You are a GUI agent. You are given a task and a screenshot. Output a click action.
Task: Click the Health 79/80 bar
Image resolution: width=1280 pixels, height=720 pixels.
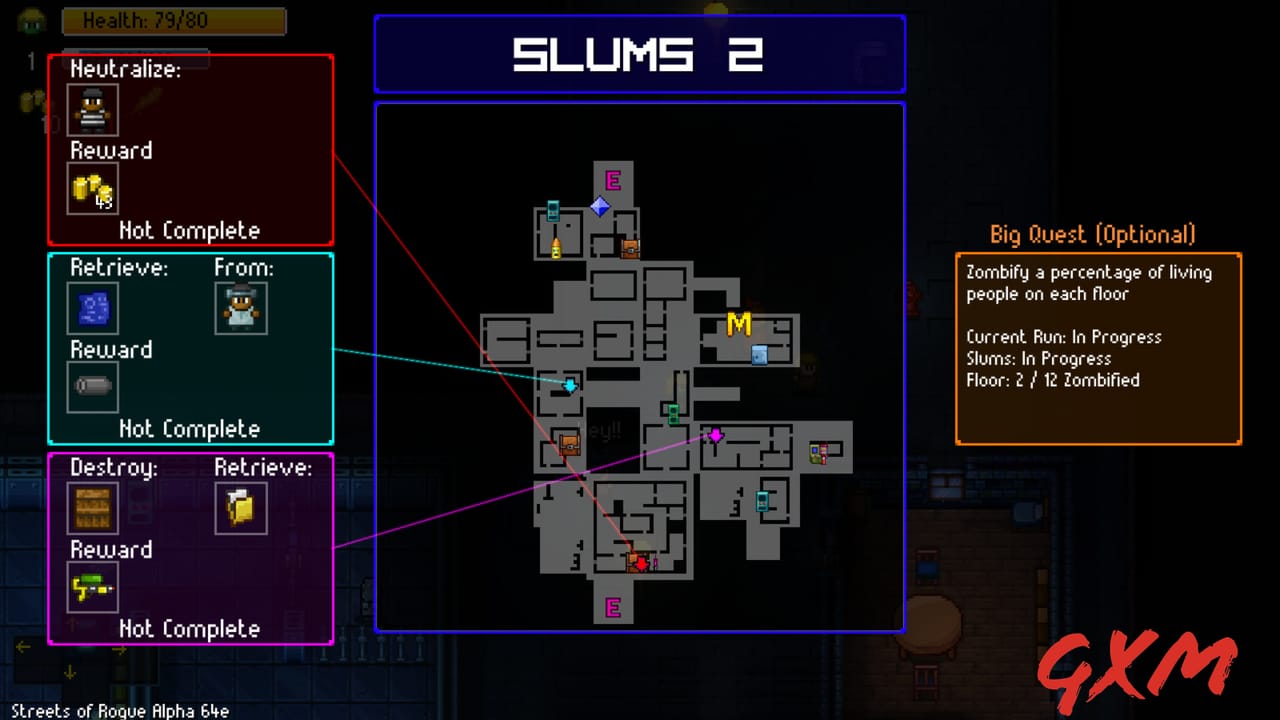174,21
